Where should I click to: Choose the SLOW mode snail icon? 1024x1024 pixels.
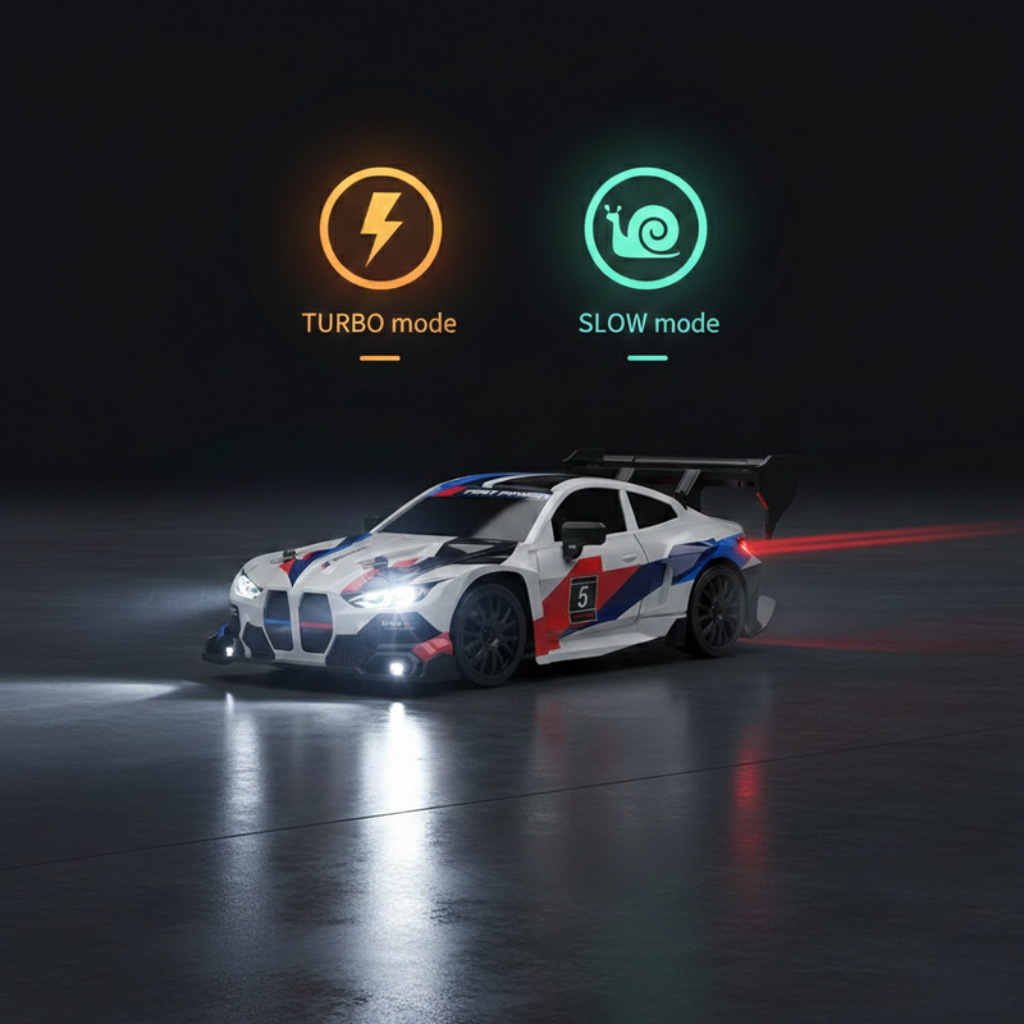tap(645, 228)
